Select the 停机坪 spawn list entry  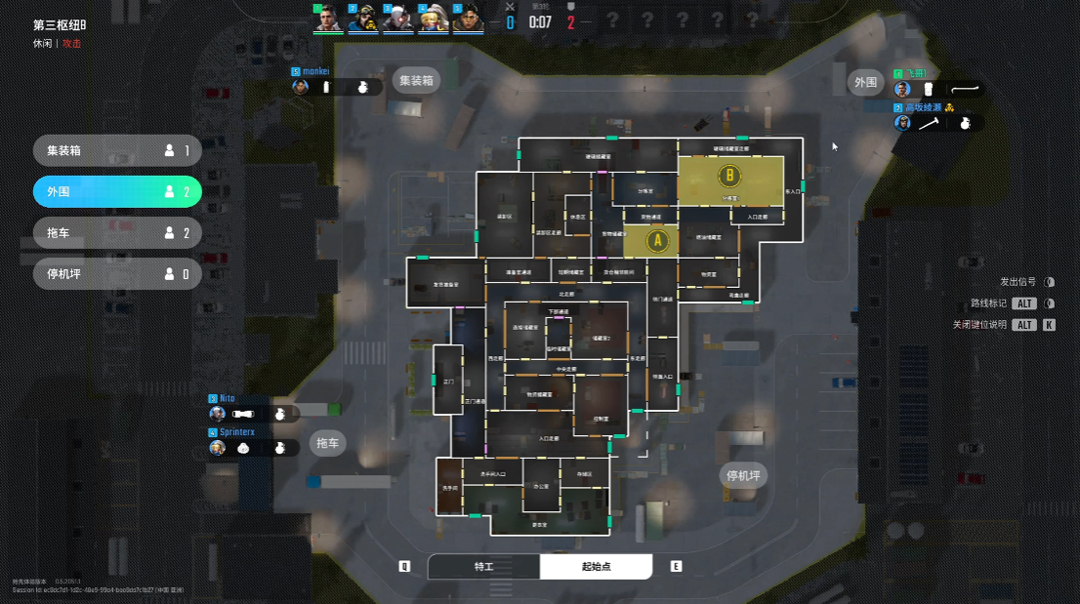(x=117, y=274)
